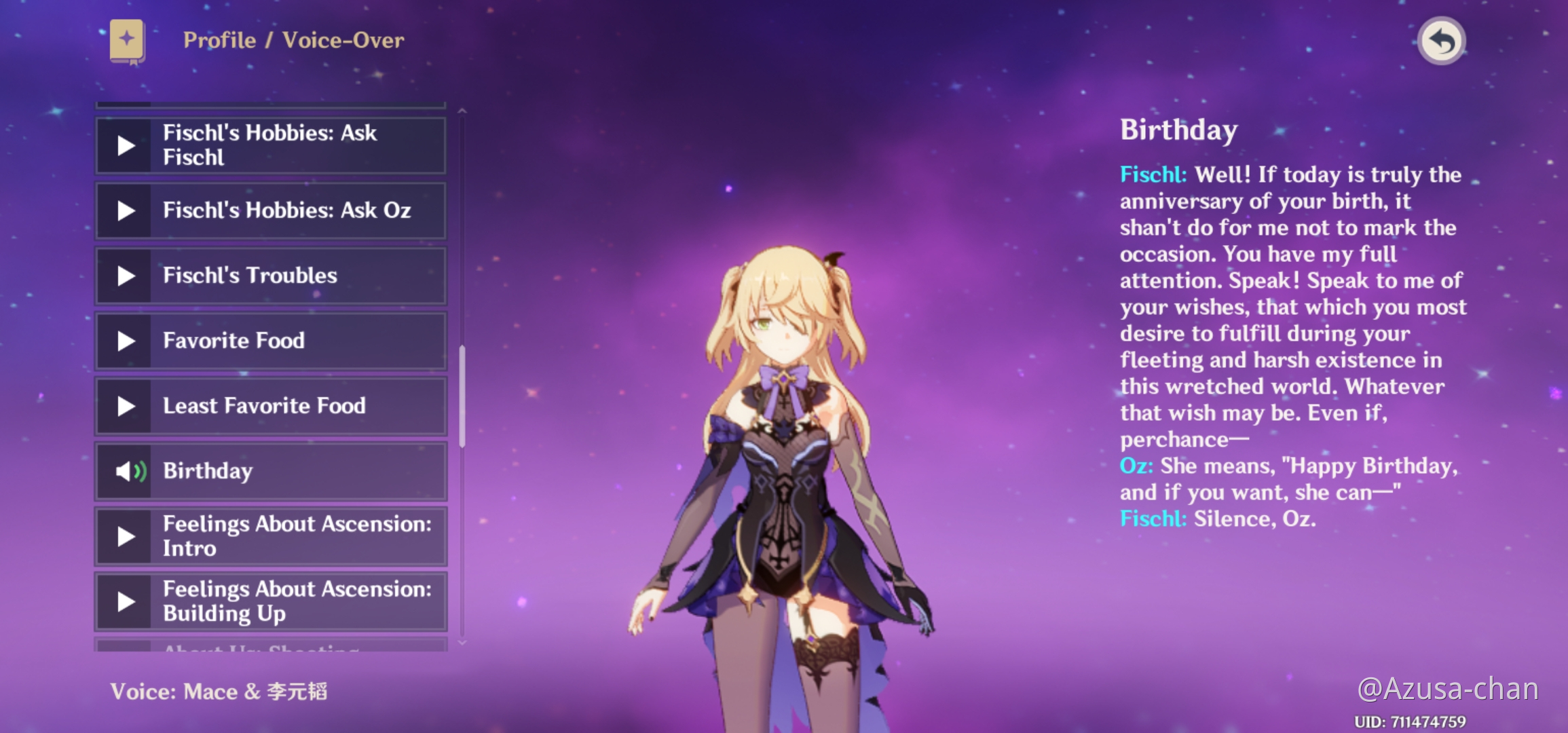Open the profile book icon
The height and width of the screenshot is (733, 1568).
(x=127, y=41)
